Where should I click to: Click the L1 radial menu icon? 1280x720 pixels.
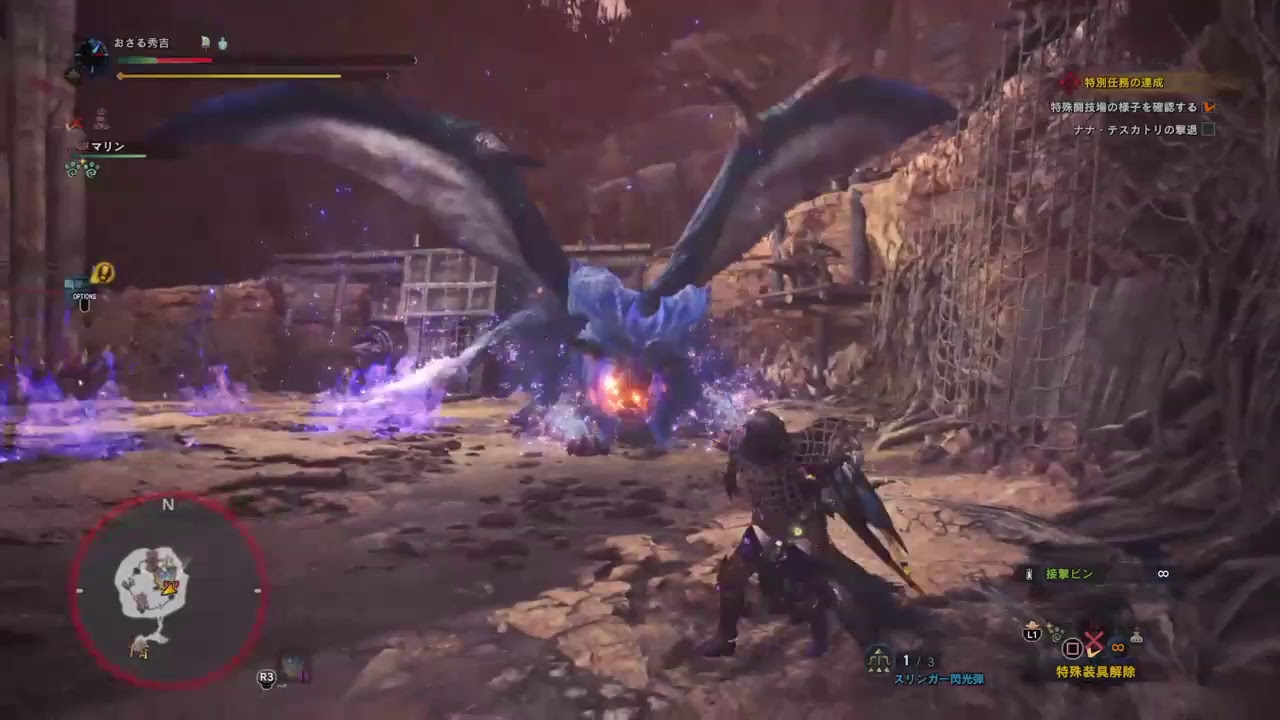point(1031,634)
